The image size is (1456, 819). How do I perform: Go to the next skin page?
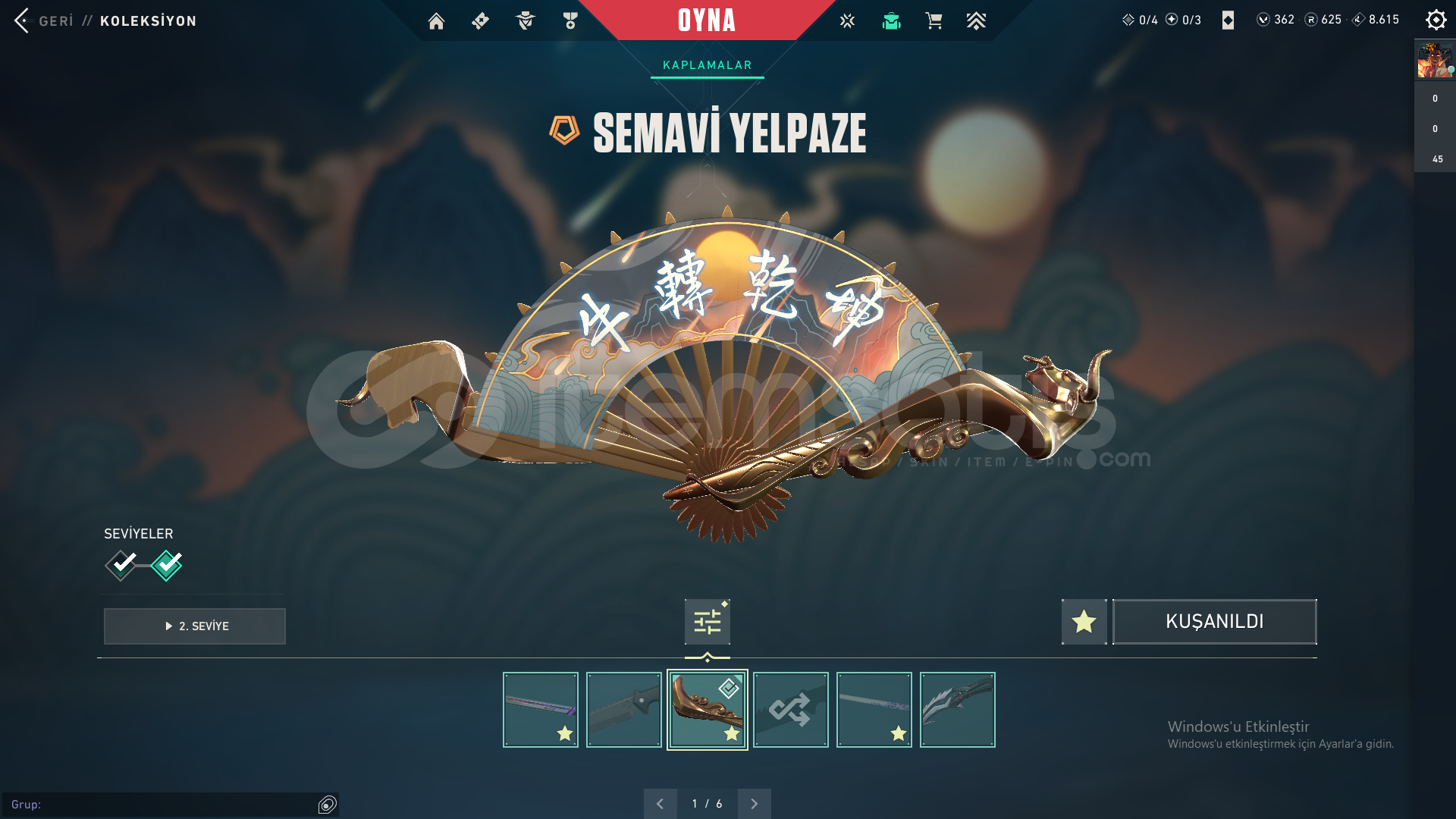pos(754,804)
